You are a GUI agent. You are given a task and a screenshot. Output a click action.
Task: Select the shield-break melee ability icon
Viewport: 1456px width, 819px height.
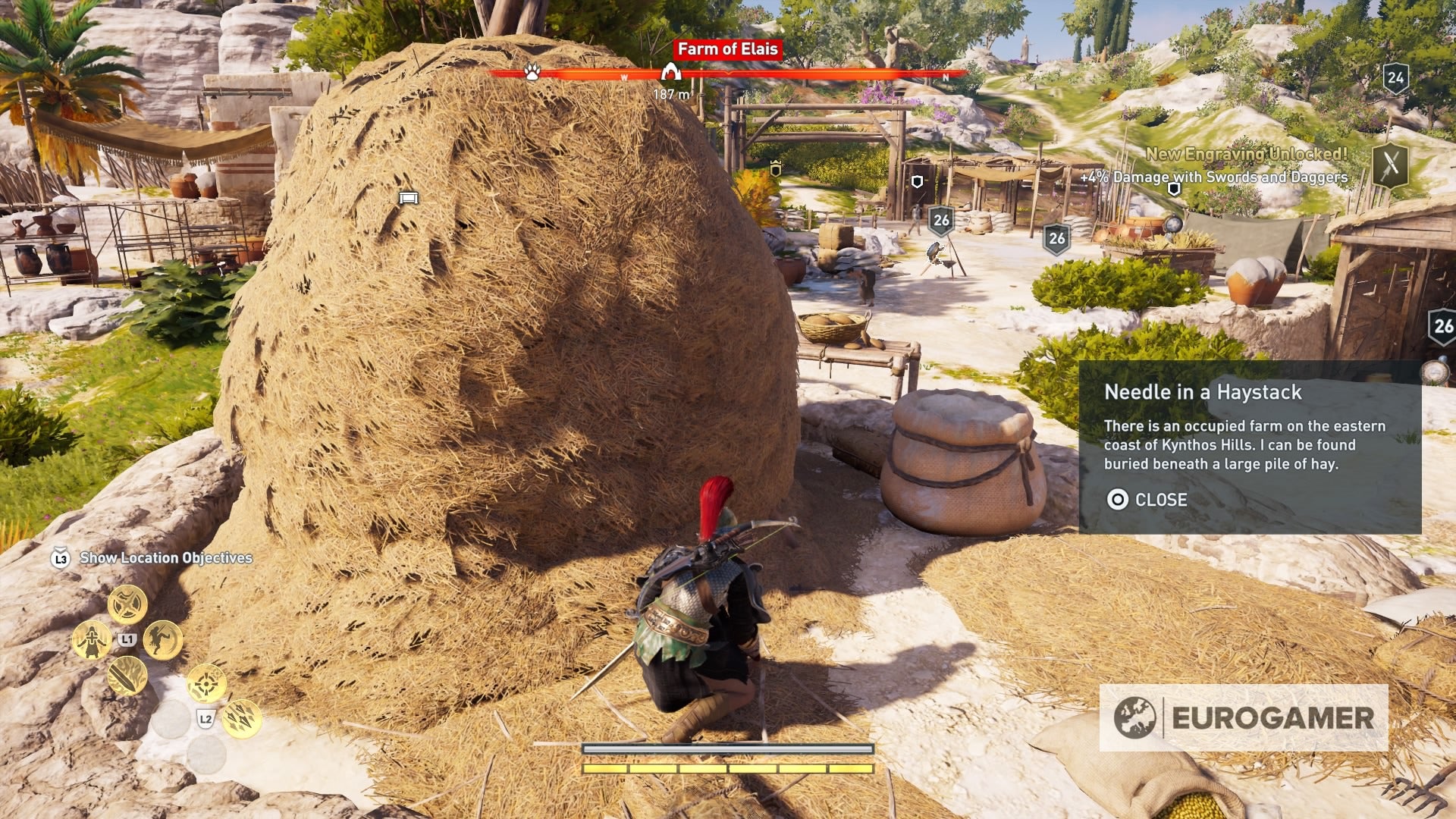pos(127,604)
